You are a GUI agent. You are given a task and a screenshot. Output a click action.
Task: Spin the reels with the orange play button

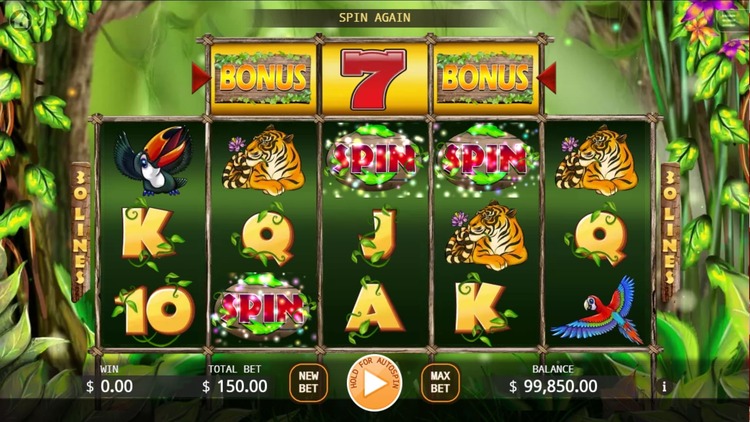coord(375,383)
